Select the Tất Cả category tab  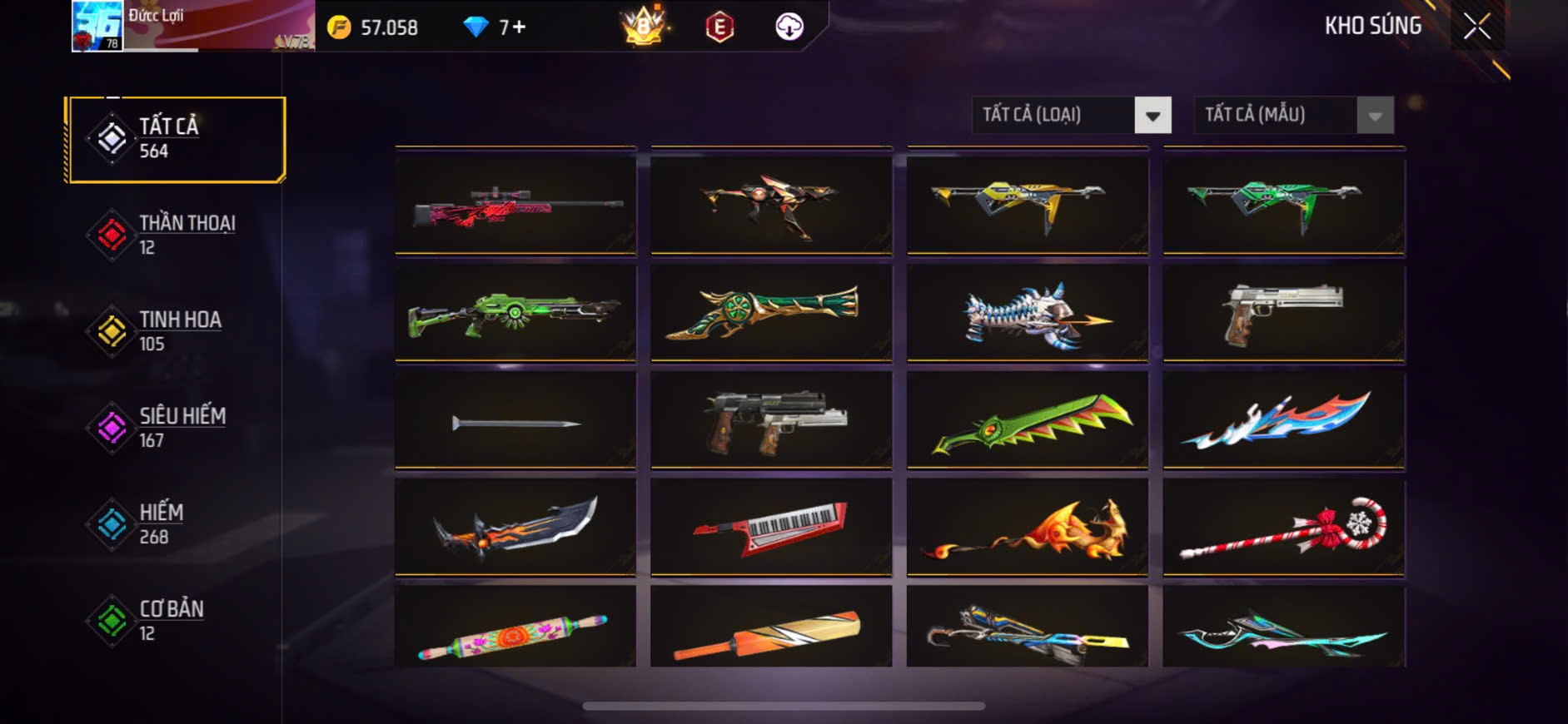pyautogui.click(x=177, y=139)
